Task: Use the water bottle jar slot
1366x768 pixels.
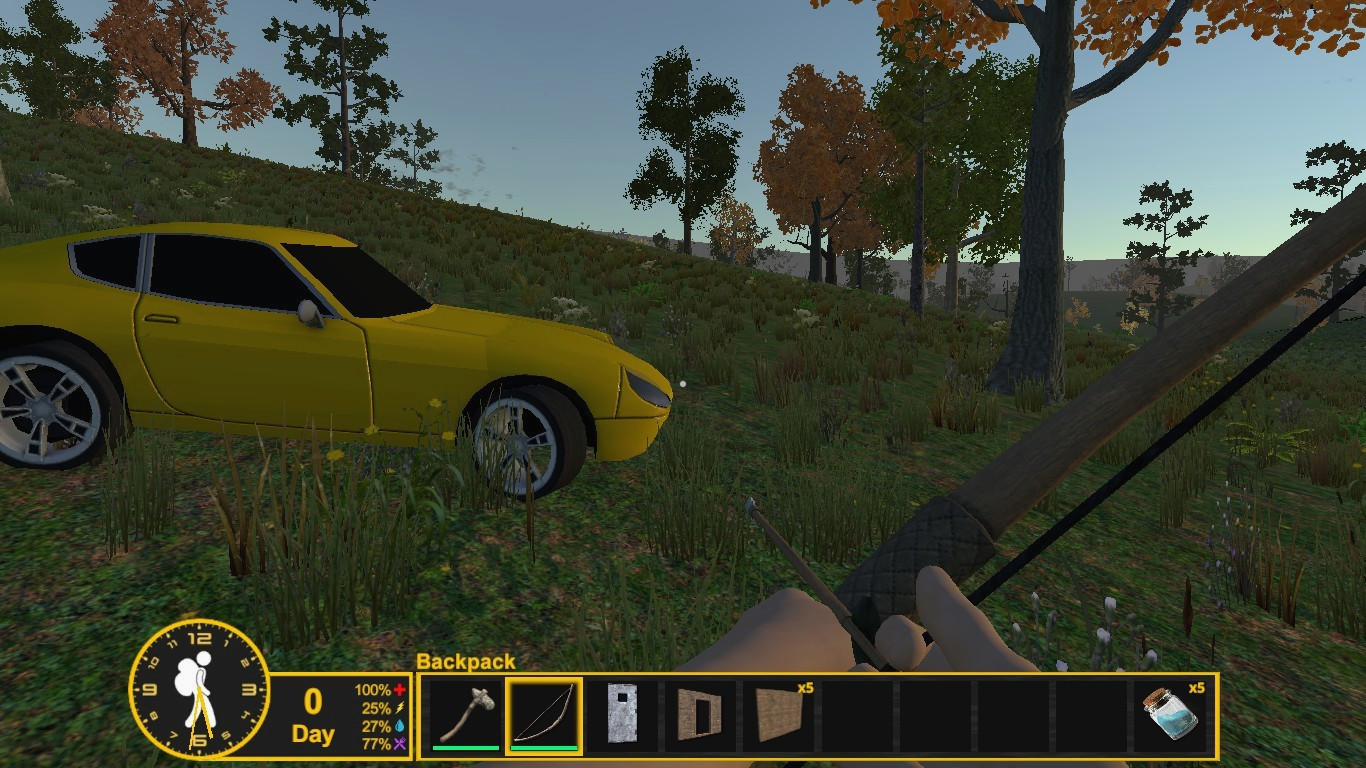Action: pyautogui.click(x=1170, y=714)
